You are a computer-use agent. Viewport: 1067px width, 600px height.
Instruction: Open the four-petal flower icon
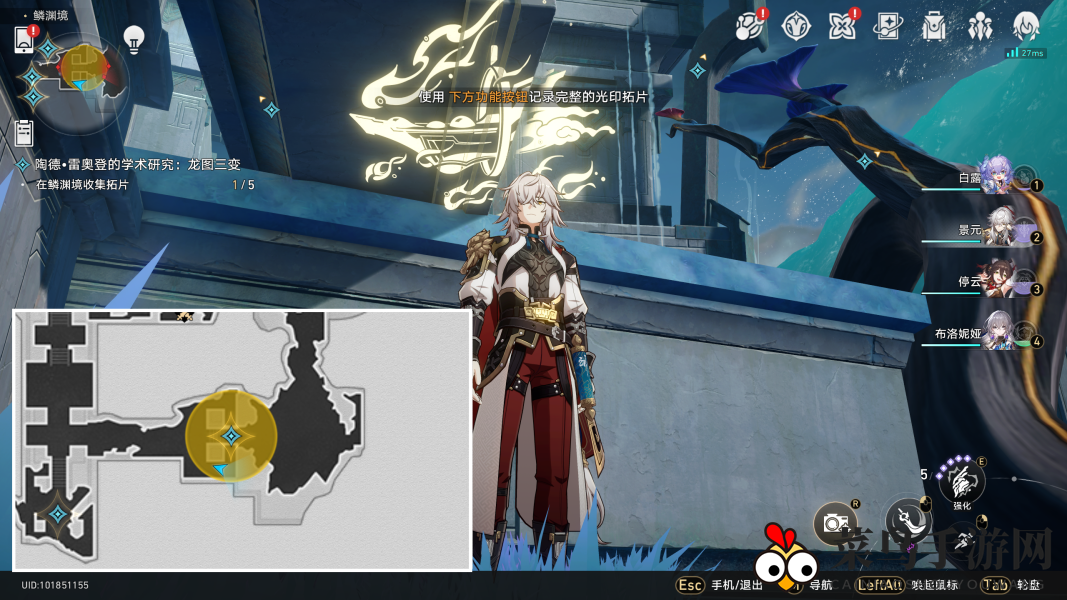tap(841, 26)
